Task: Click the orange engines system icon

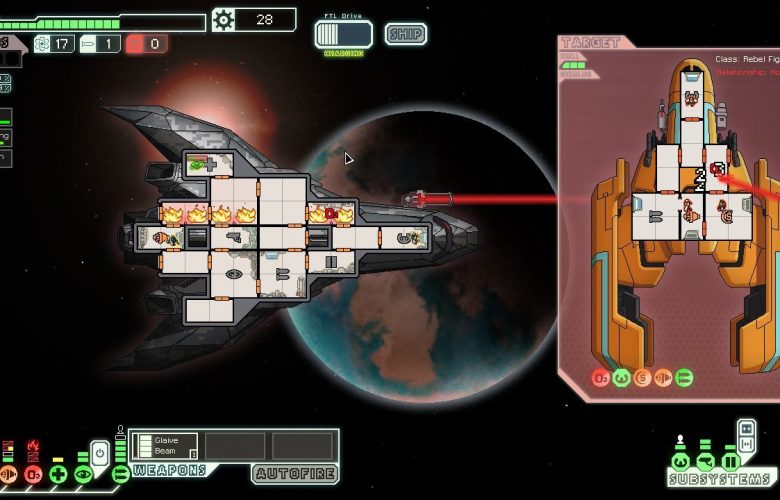Action: pyautogui.click(x=9, y=474)
